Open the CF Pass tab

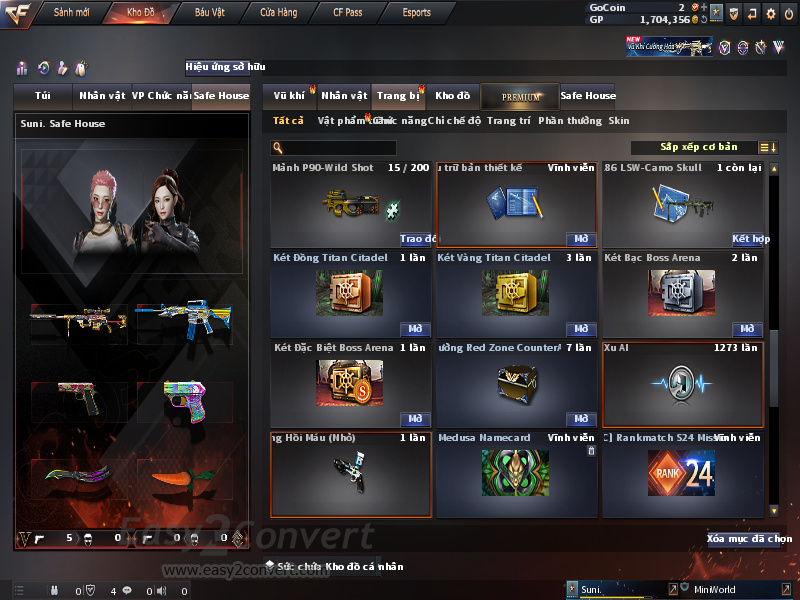coord(347,12)
